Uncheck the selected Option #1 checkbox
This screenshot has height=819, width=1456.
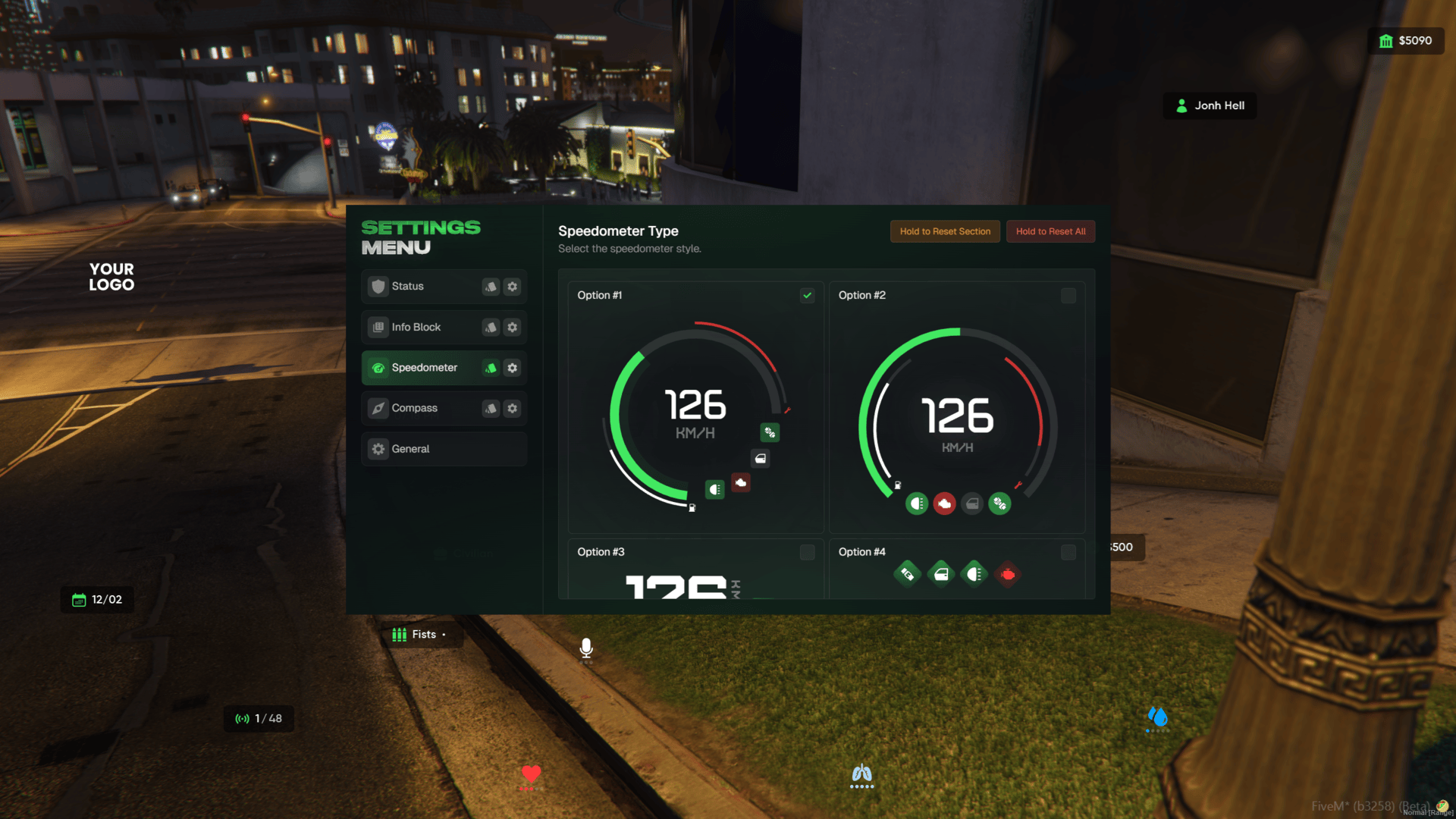coord(807,296)
